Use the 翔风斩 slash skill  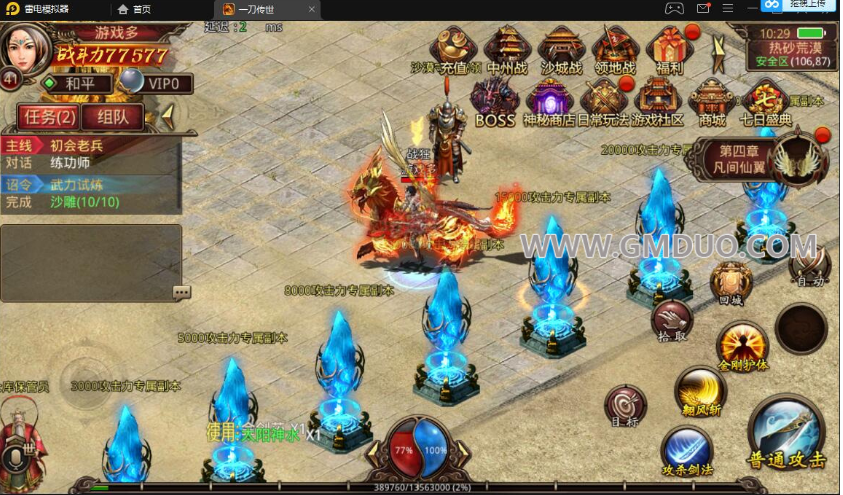699,390
